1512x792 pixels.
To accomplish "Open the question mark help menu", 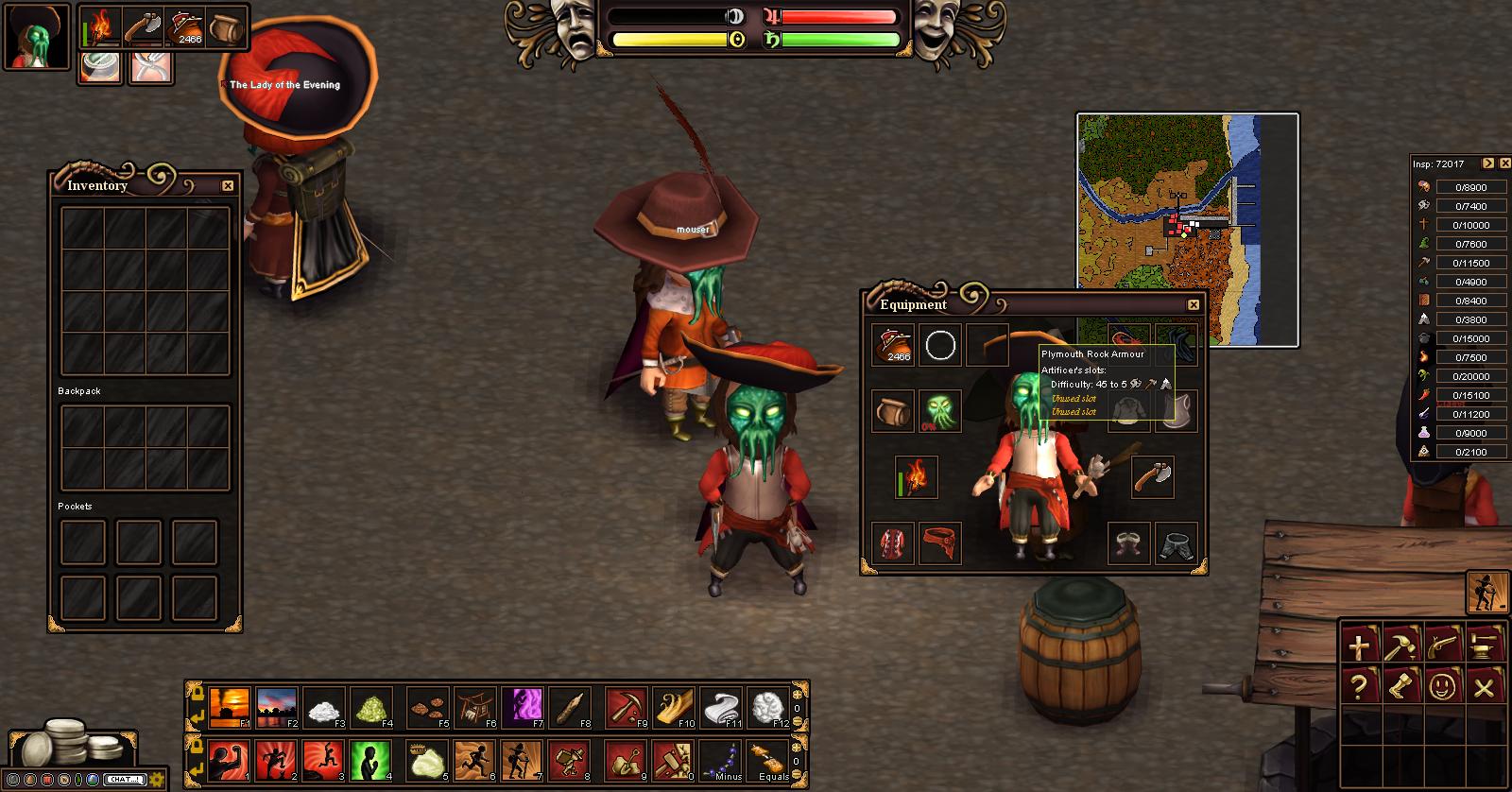I will pyautogui.click(x=1359, y=686).
